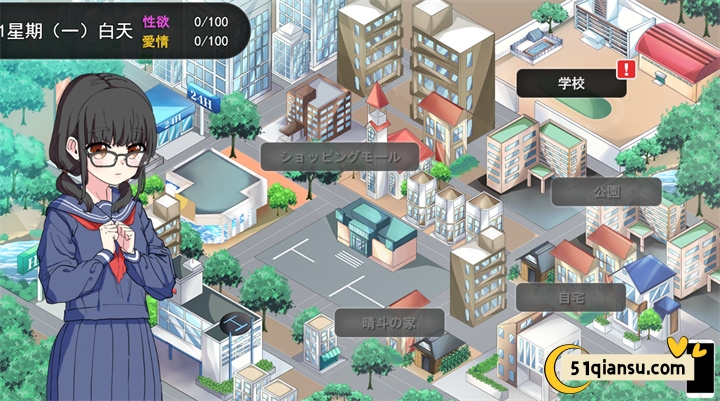The height and width of the screenshot is (401, 720).
Task: Choose the 自宅 destination
Action: 571,297
